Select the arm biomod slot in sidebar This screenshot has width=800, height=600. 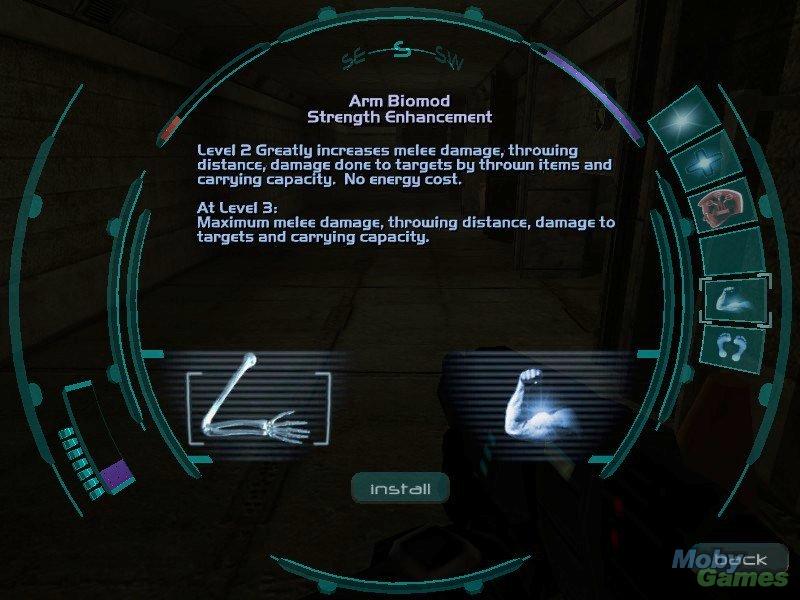(x=733, y=299)
